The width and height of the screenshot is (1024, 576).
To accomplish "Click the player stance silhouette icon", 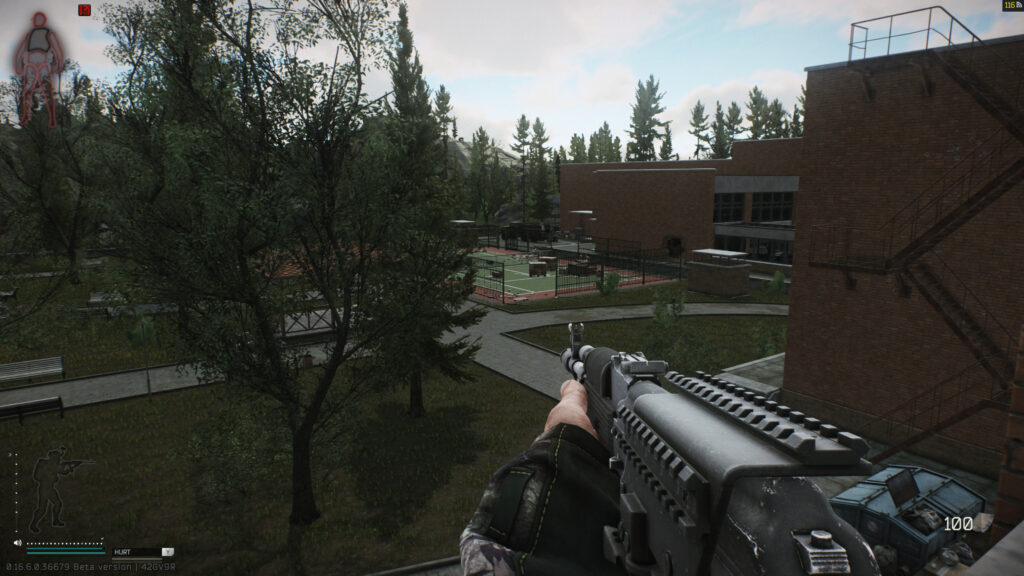I will [x=52, y=488].
